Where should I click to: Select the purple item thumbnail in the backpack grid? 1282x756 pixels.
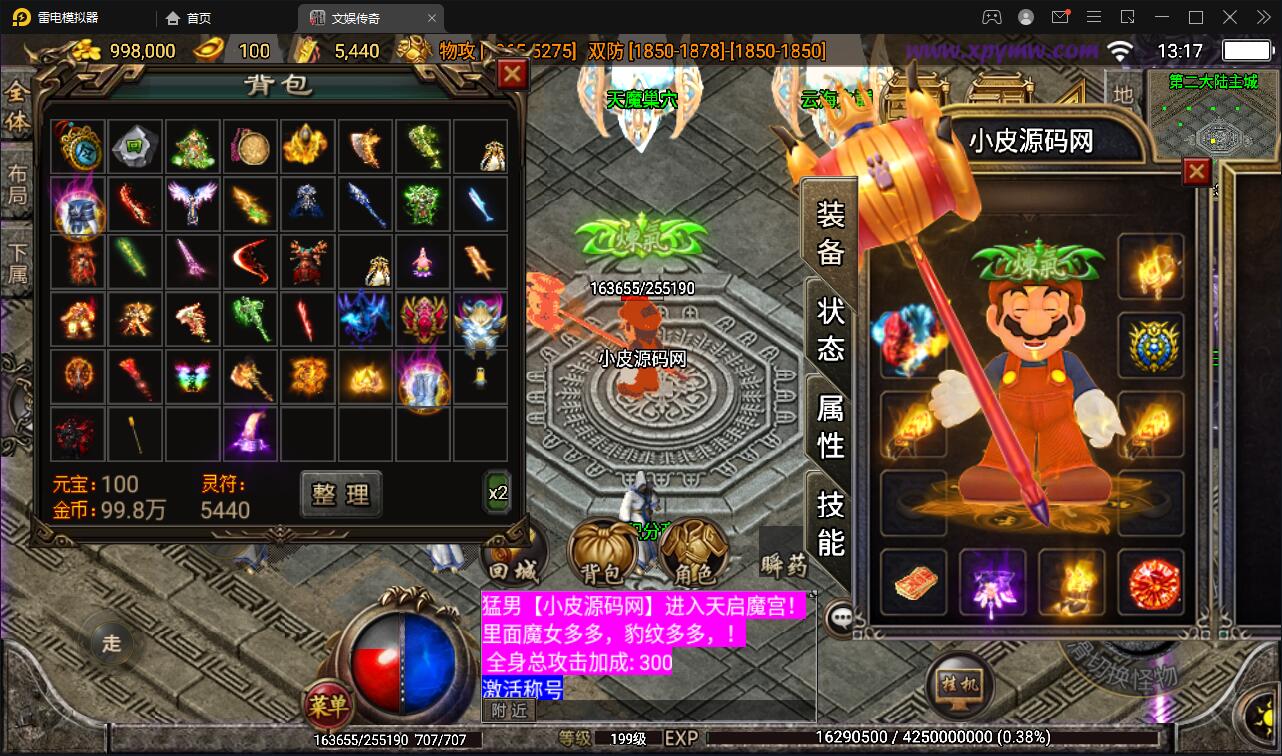[x=251, y=434]
